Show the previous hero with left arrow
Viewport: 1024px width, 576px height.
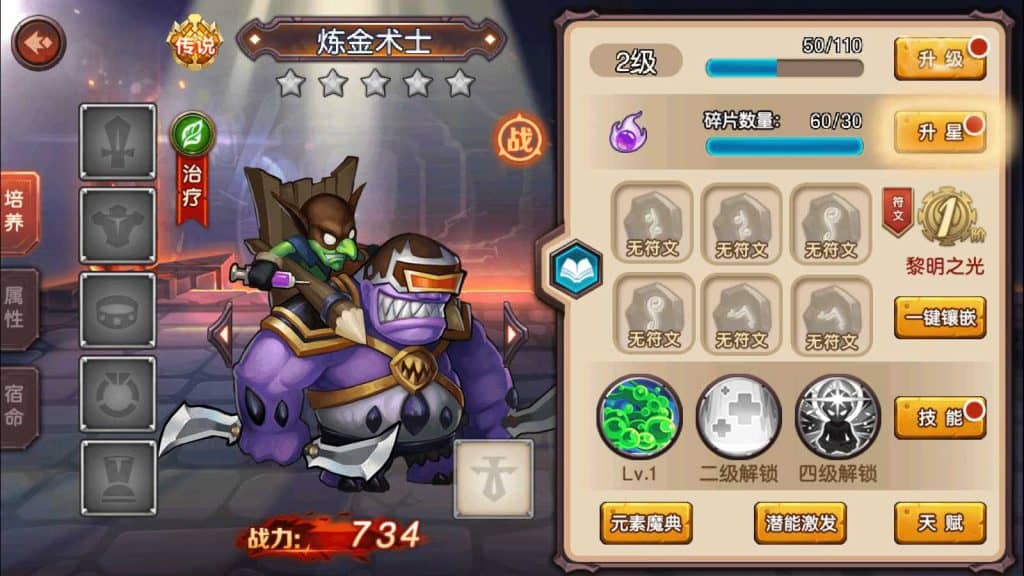point(222,332)
